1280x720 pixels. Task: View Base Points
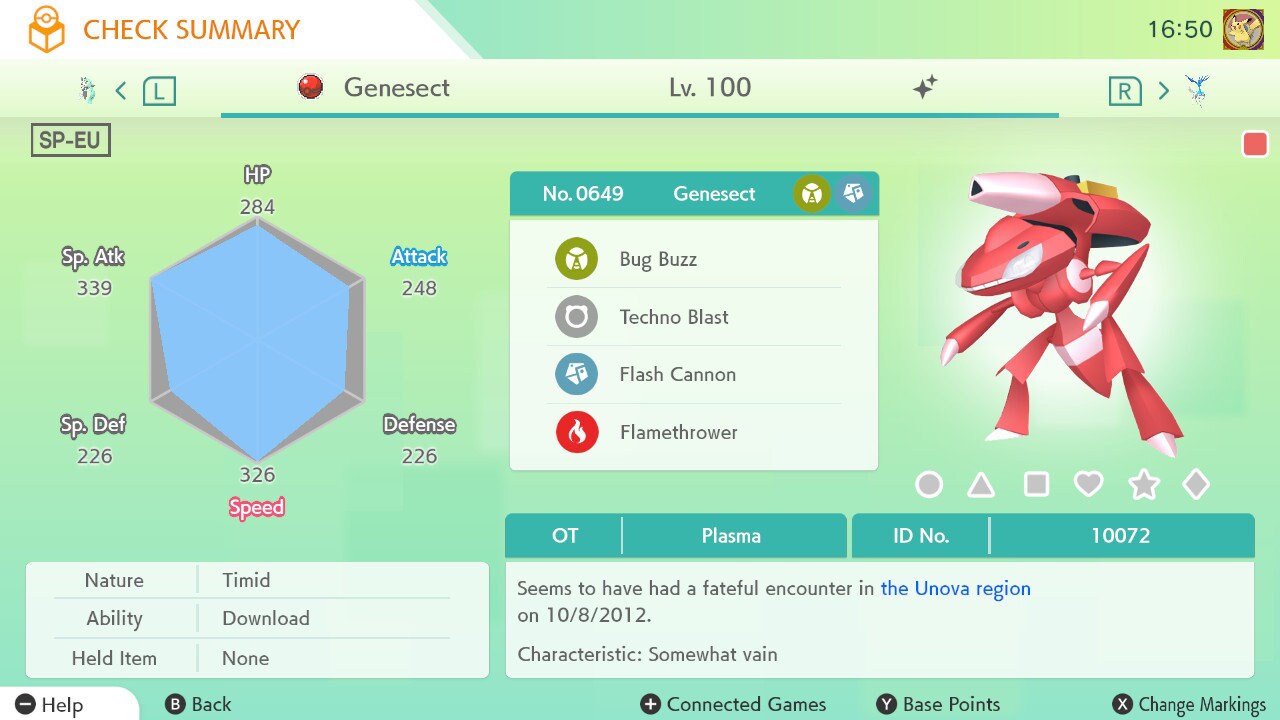(x=938, y=704)
